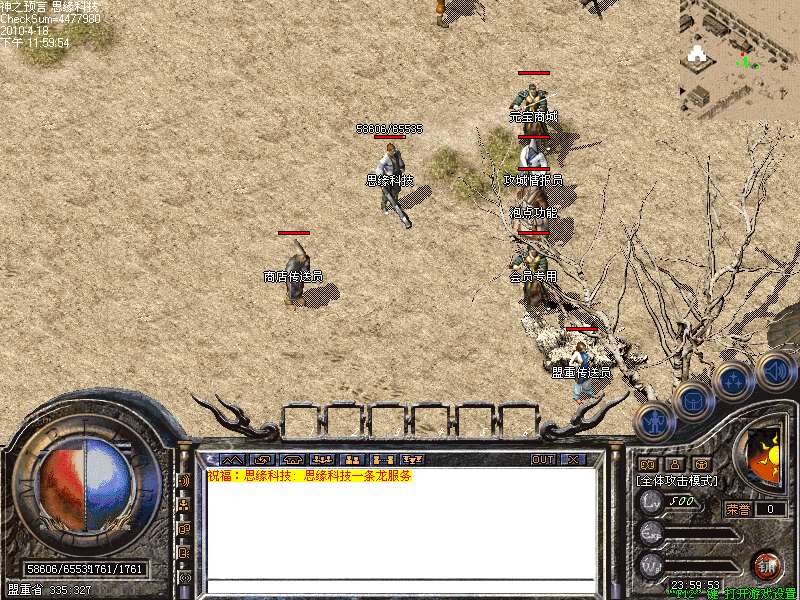The height and width of the screenshot is (600, 800).
Task: Open the bag inventory round button
Action: [693, 401]
